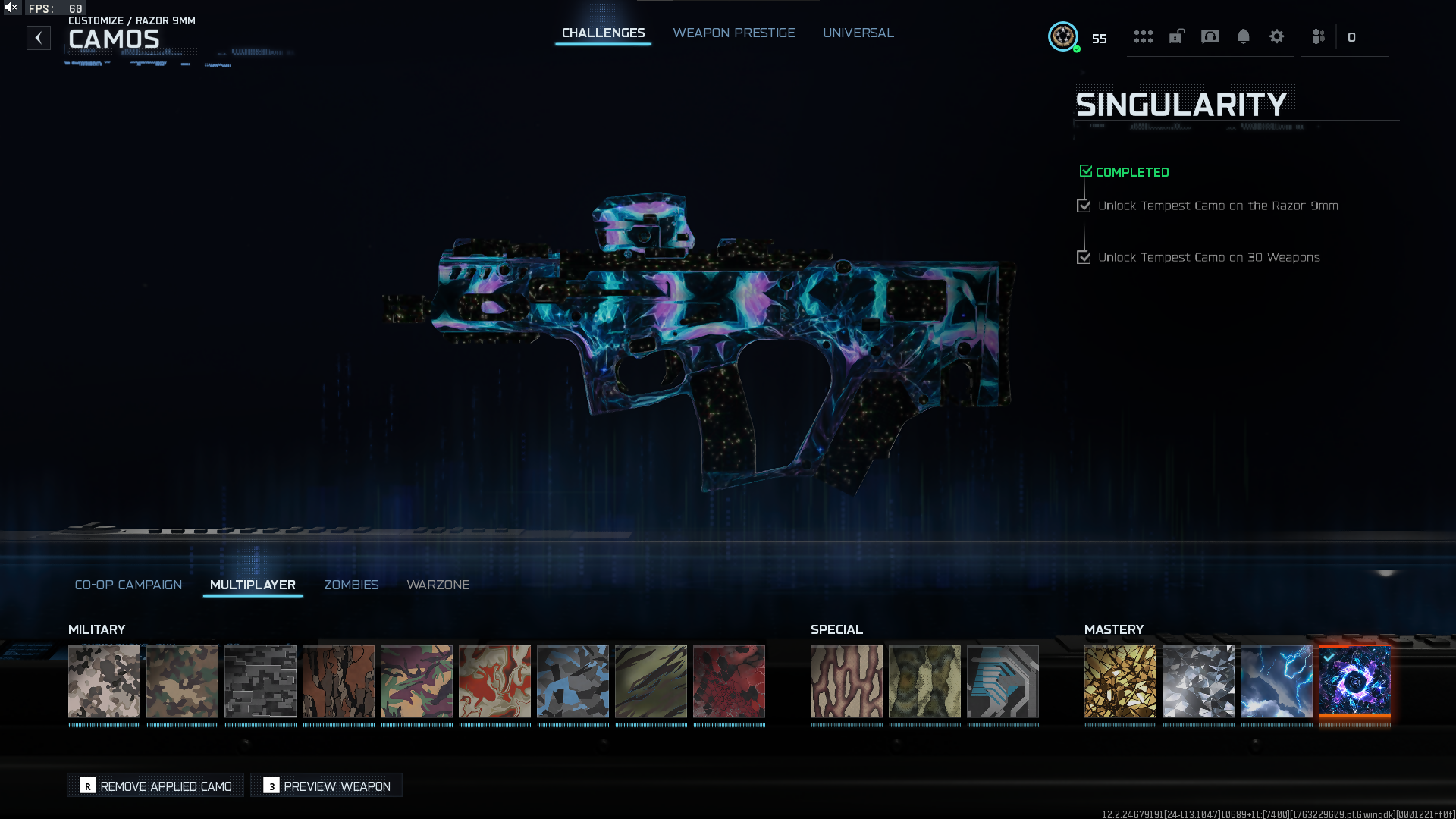
Task: Open the grid menu icon
Action: coord(1143,36)
